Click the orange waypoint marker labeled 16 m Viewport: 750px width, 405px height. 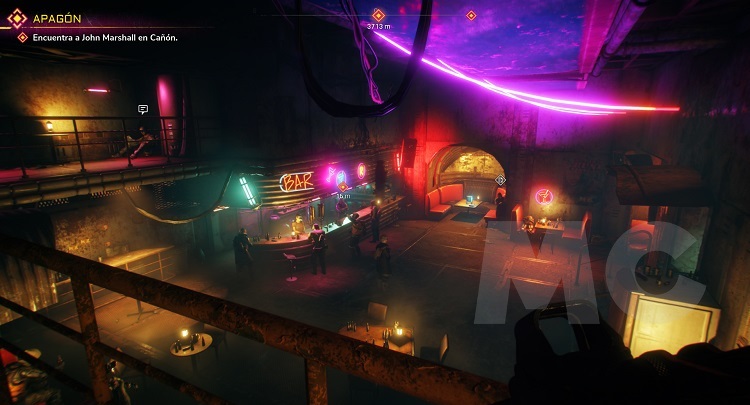coord(342,187)
